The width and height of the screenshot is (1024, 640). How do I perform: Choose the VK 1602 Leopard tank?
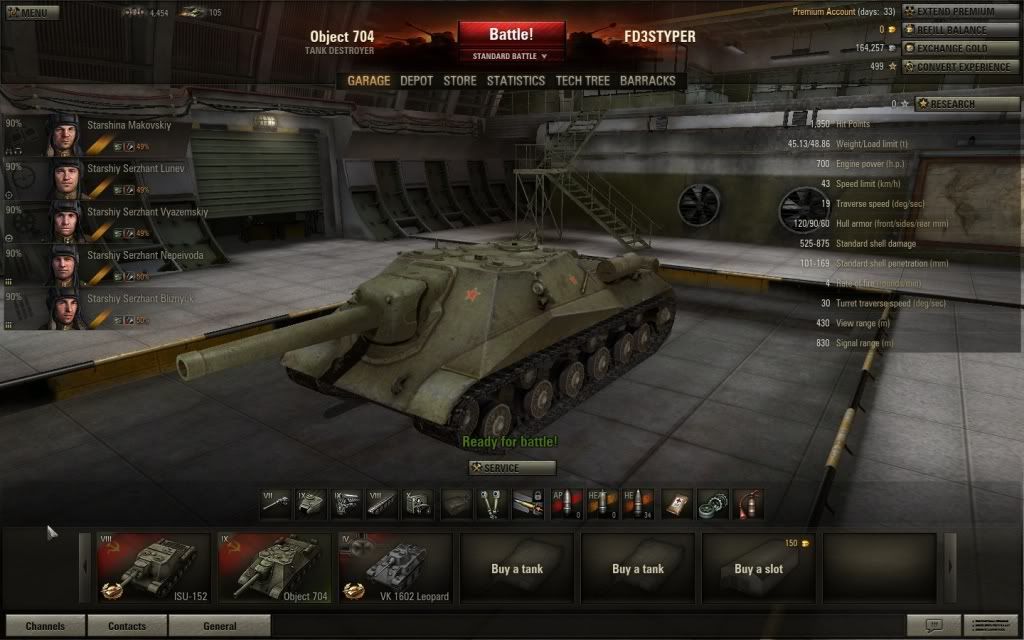(395, 567)
